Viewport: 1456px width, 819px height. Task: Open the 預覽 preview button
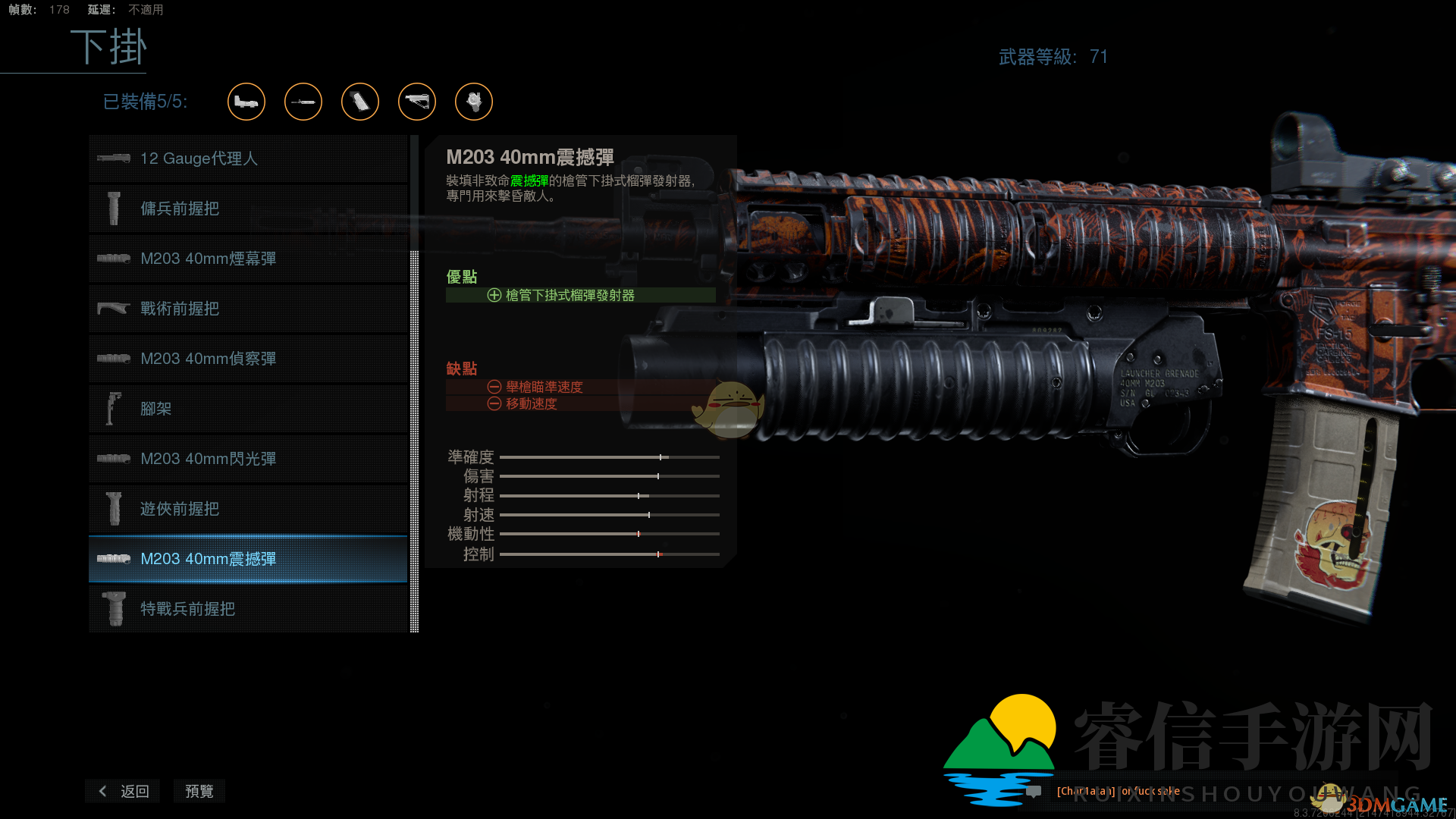click(x=199, y=791)
